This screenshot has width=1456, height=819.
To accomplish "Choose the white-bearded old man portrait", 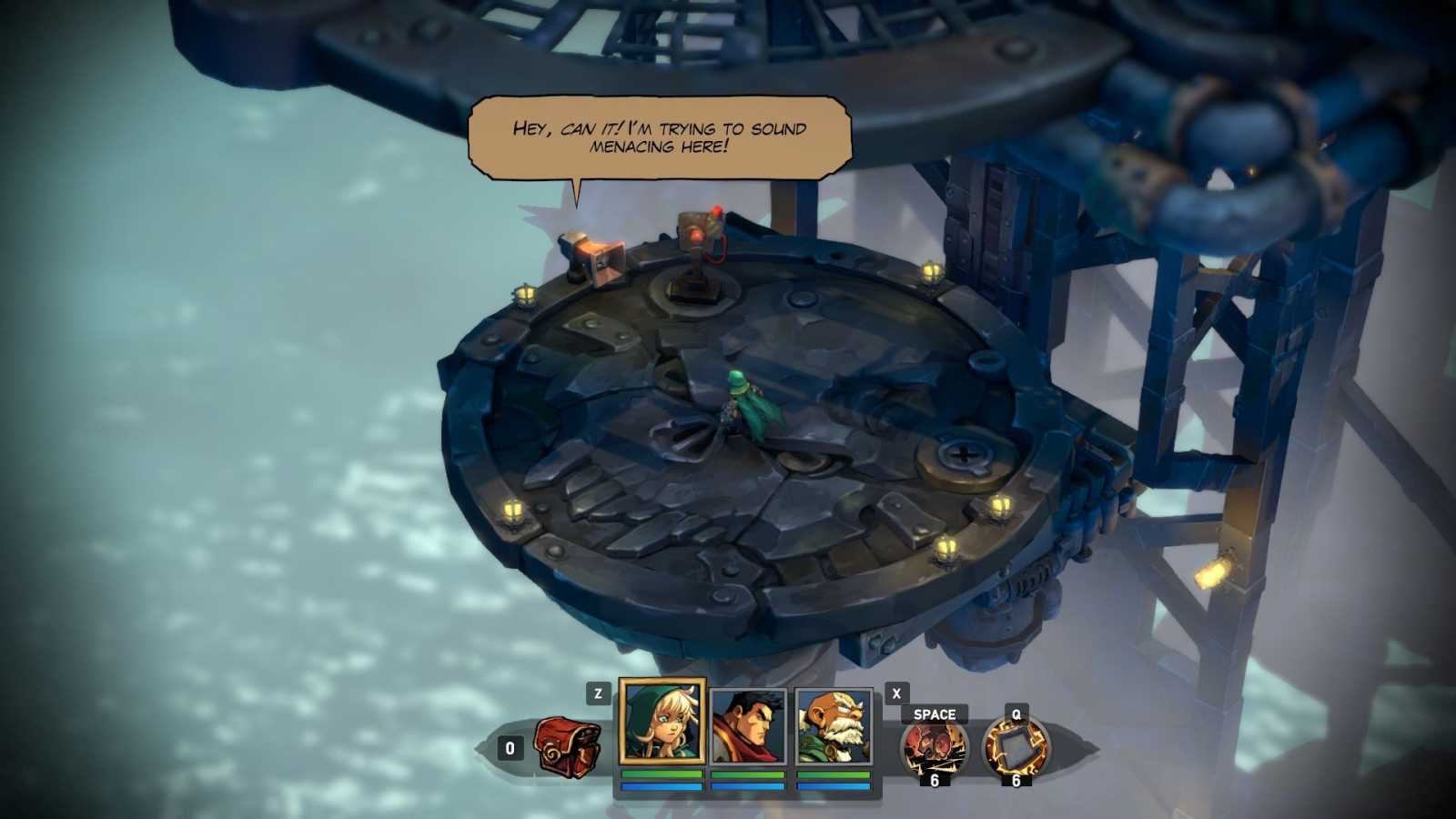I will pos(833,725).
